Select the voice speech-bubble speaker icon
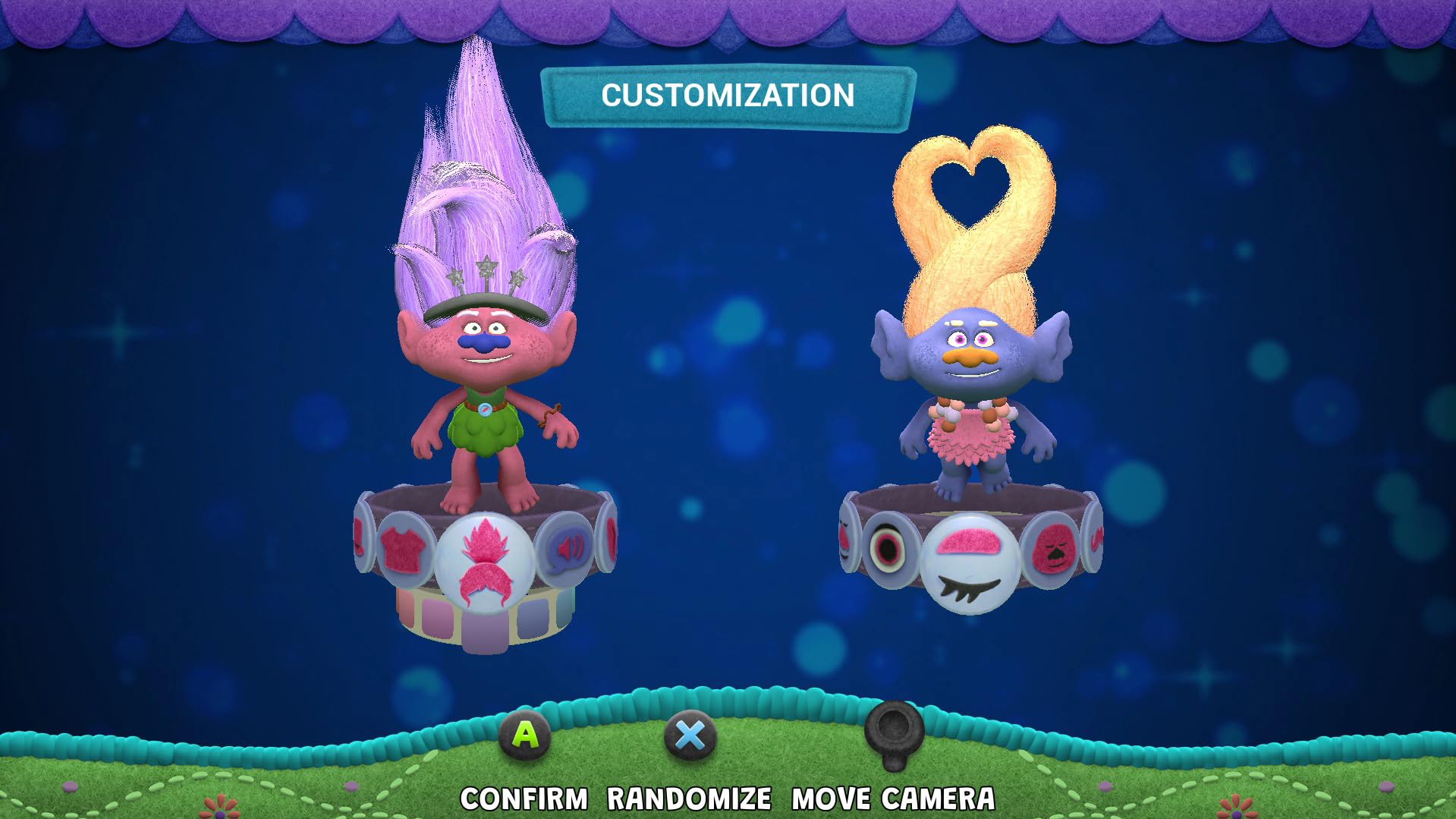1456x819 pixels. [568, 547]
